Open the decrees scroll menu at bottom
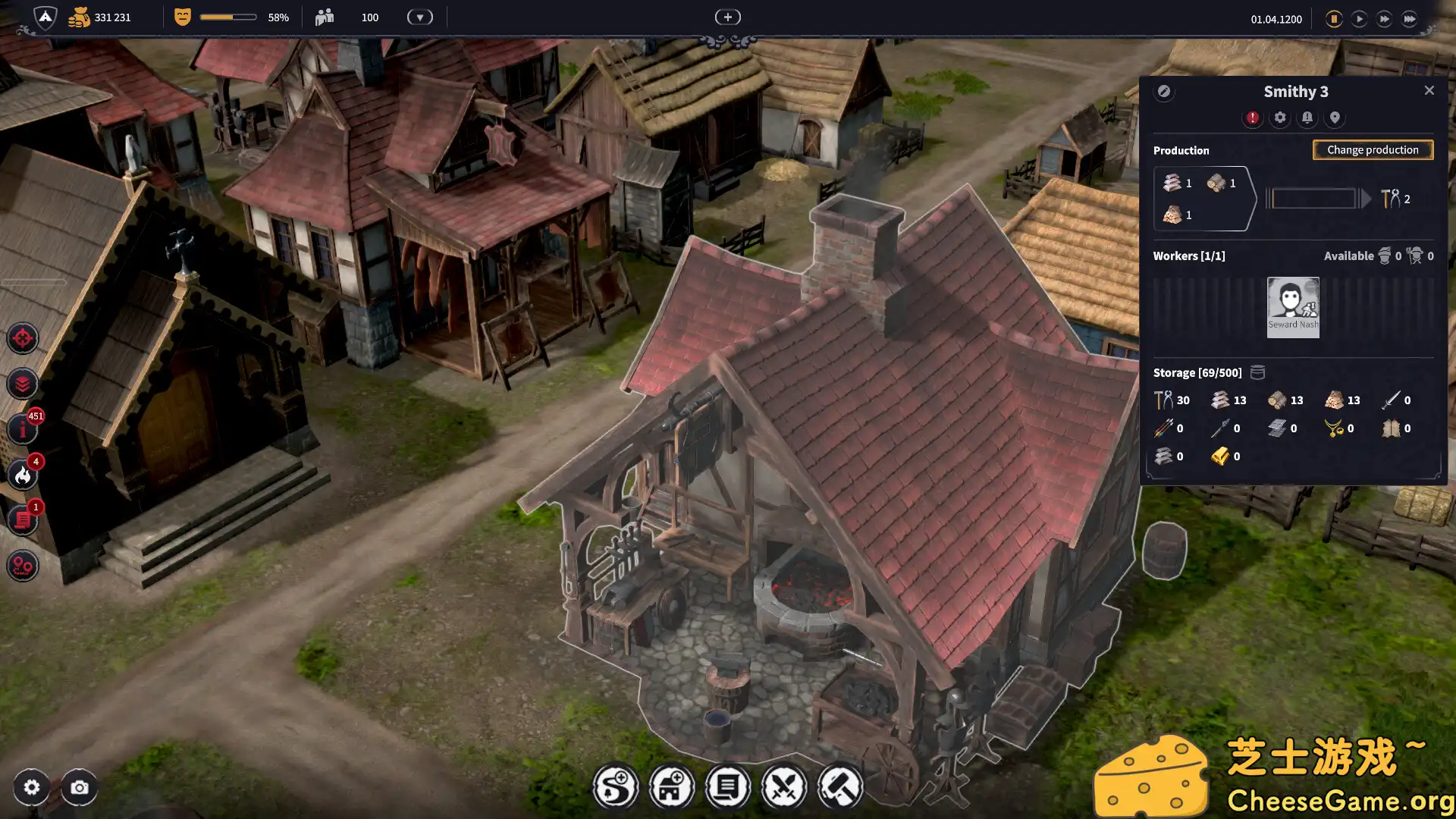1456x819 pixels. tap(728, 786)
